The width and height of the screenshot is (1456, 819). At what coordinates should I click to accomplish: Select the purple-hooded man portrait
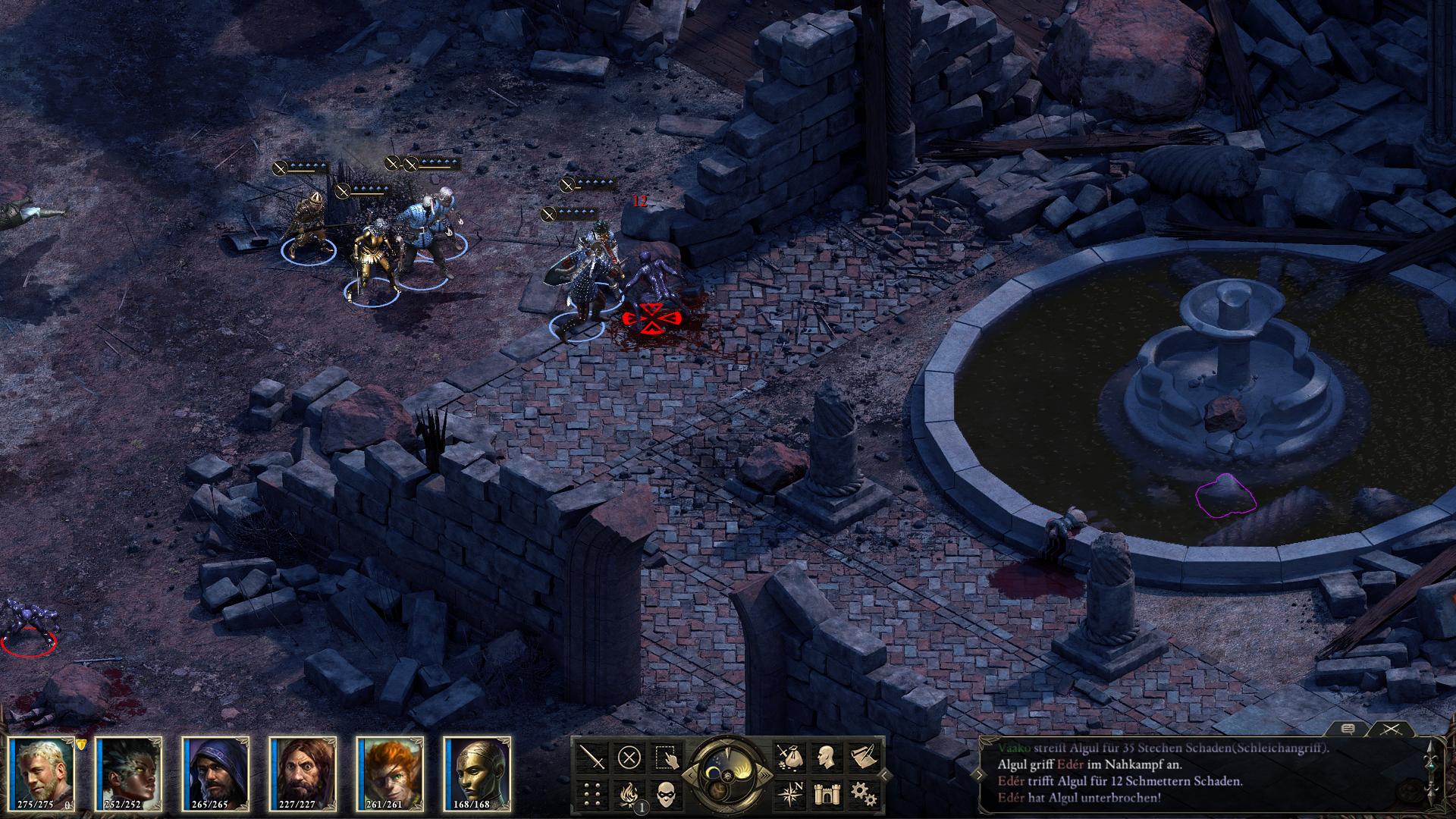click(217, 772)
